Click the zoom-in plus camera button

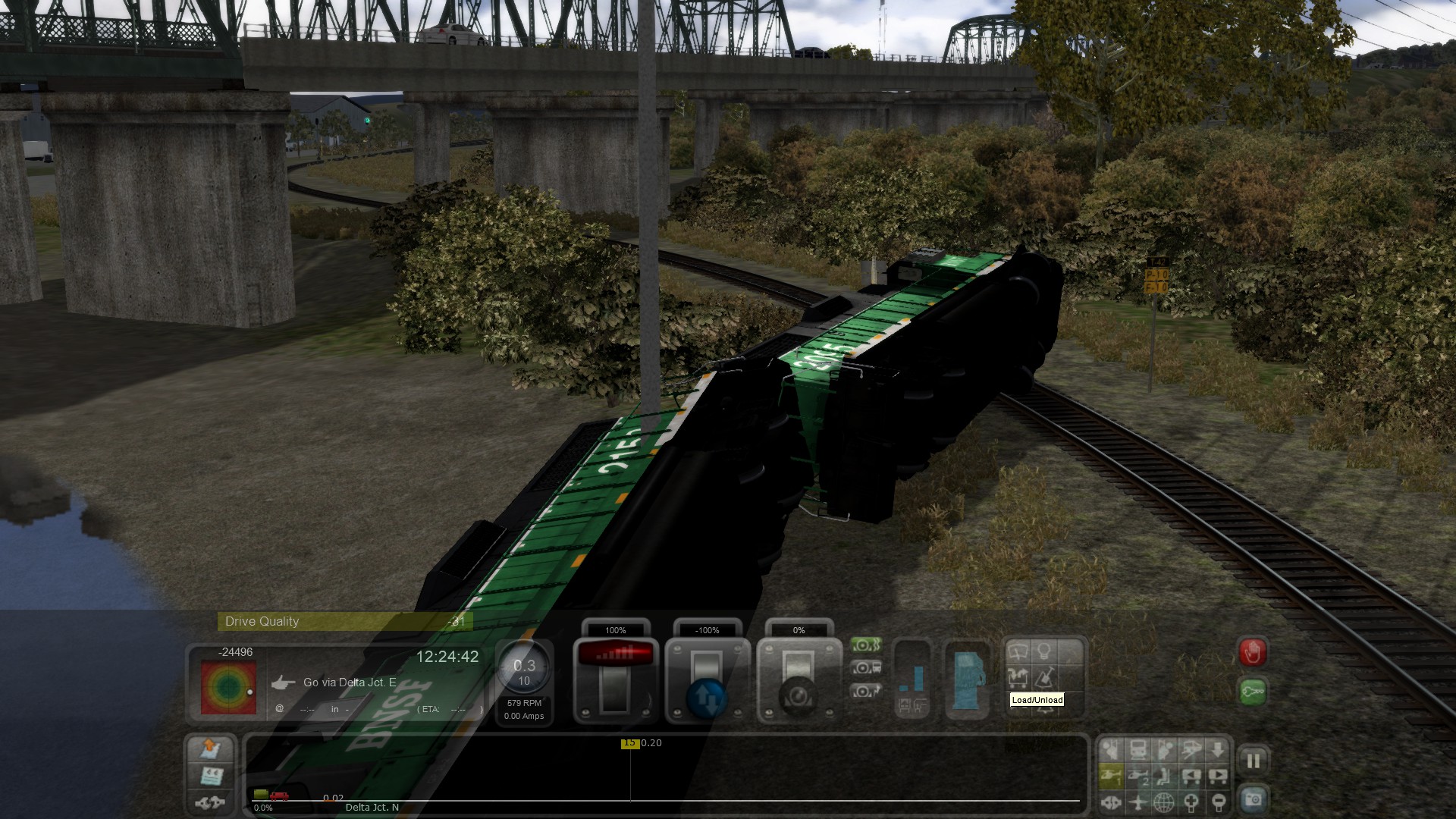[x=1191, y=802]
